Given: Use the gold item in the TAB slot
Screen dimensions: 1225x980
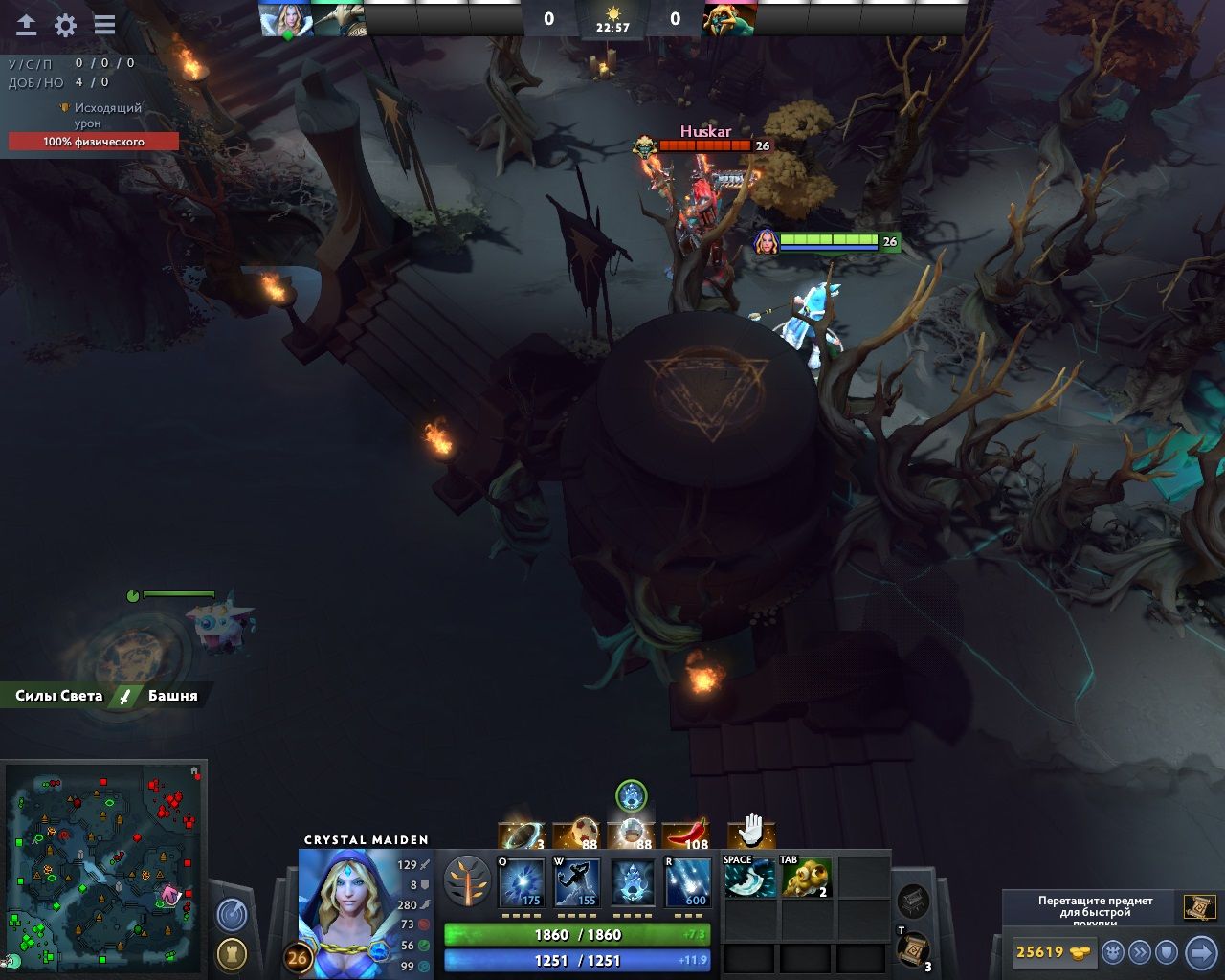Looking at the screenshot, I should (x=806, y=878).
